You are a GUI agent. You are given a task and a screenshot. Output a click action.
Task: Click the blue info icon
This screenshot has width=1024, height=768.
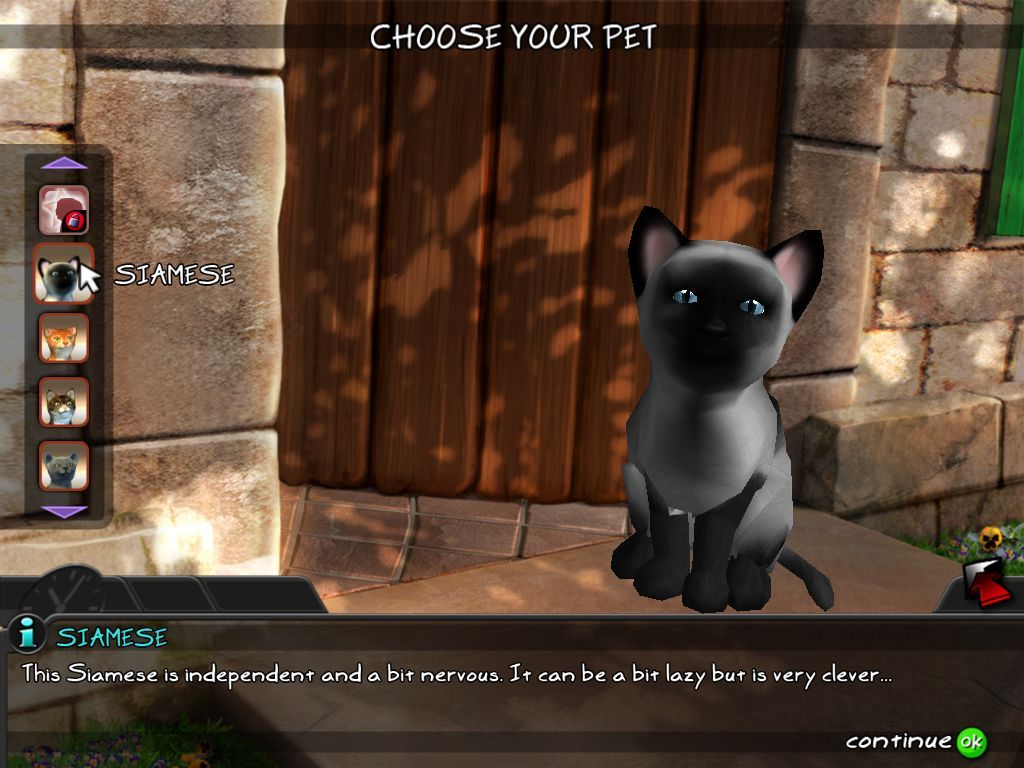tap(27, 634)
